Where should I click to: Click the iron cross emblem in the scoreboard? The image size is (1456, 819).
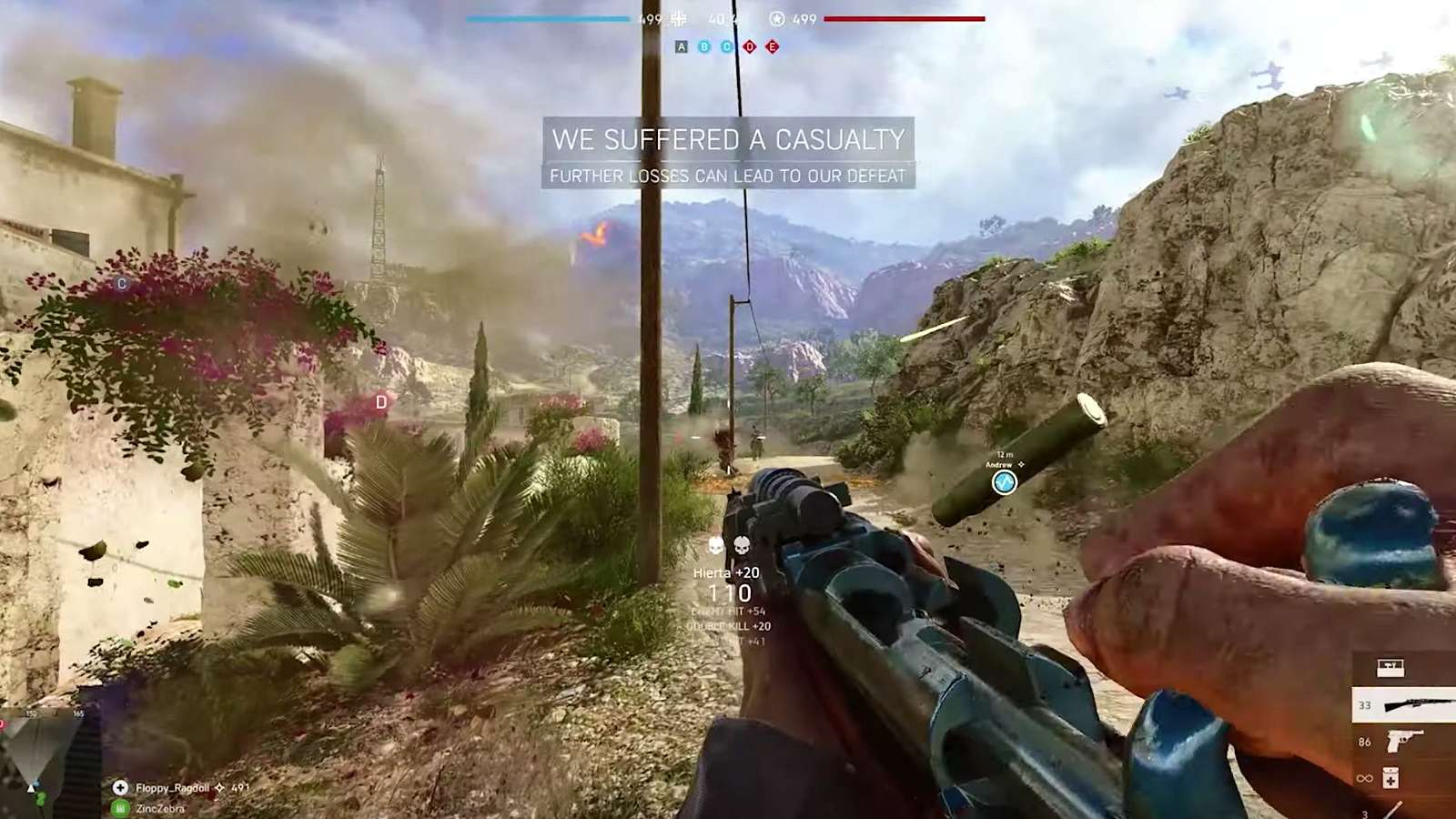tap(679, 18)
